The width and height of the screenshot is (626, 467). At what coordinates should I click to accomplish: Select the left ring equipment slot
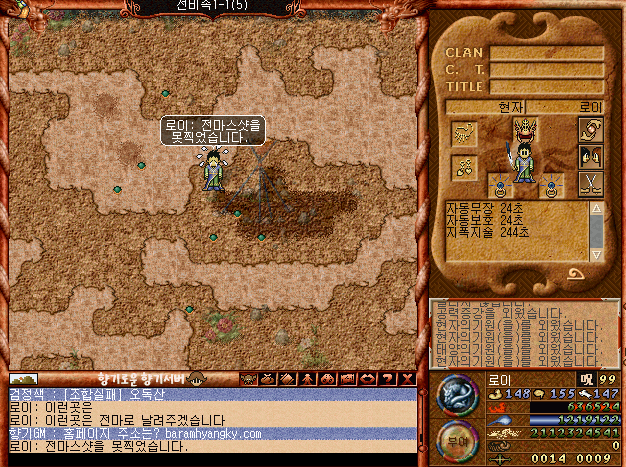(x=499, y=185)
